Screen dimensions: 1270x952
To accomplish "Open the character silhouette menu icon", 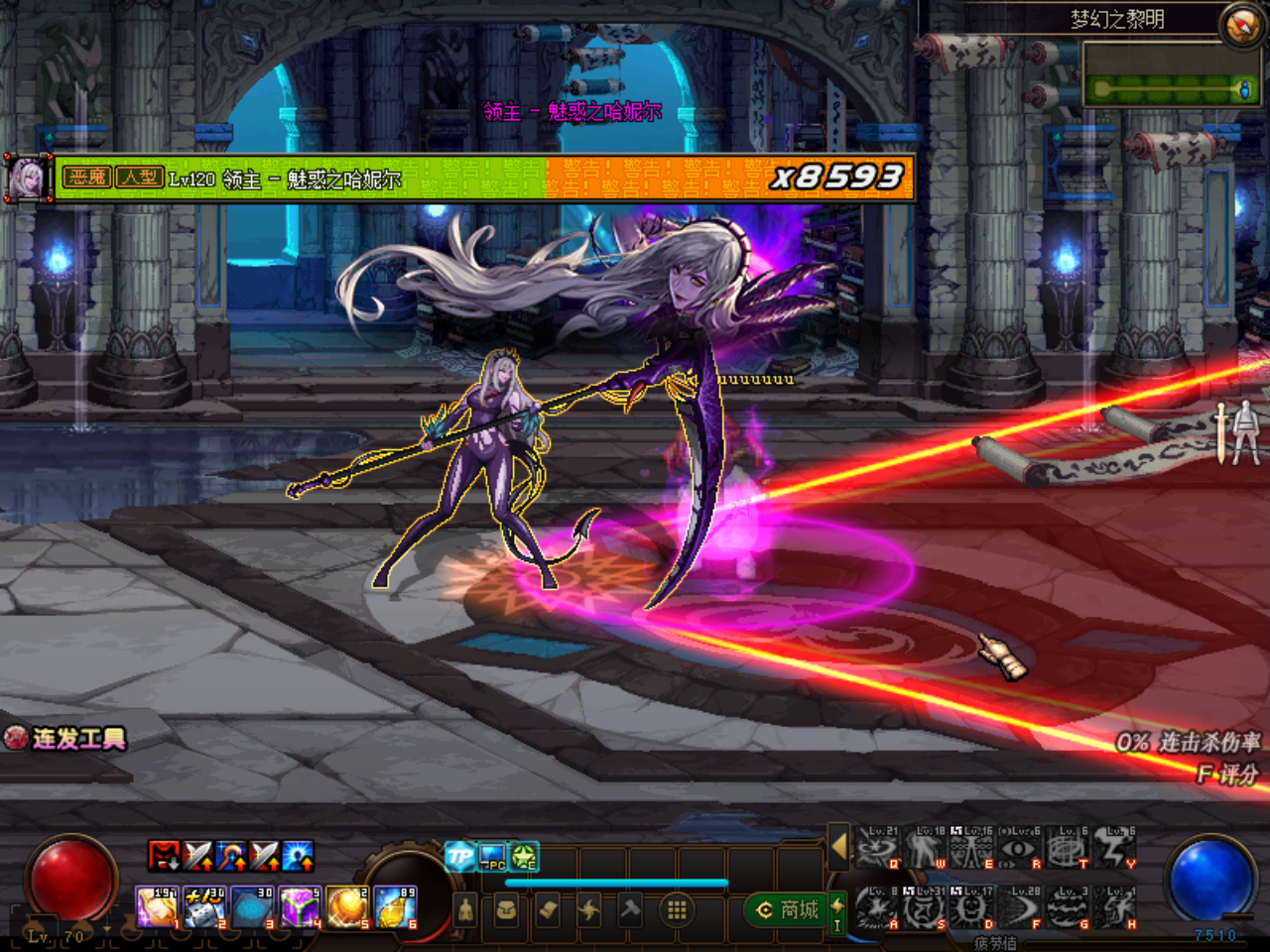I will tap(465, 909).
